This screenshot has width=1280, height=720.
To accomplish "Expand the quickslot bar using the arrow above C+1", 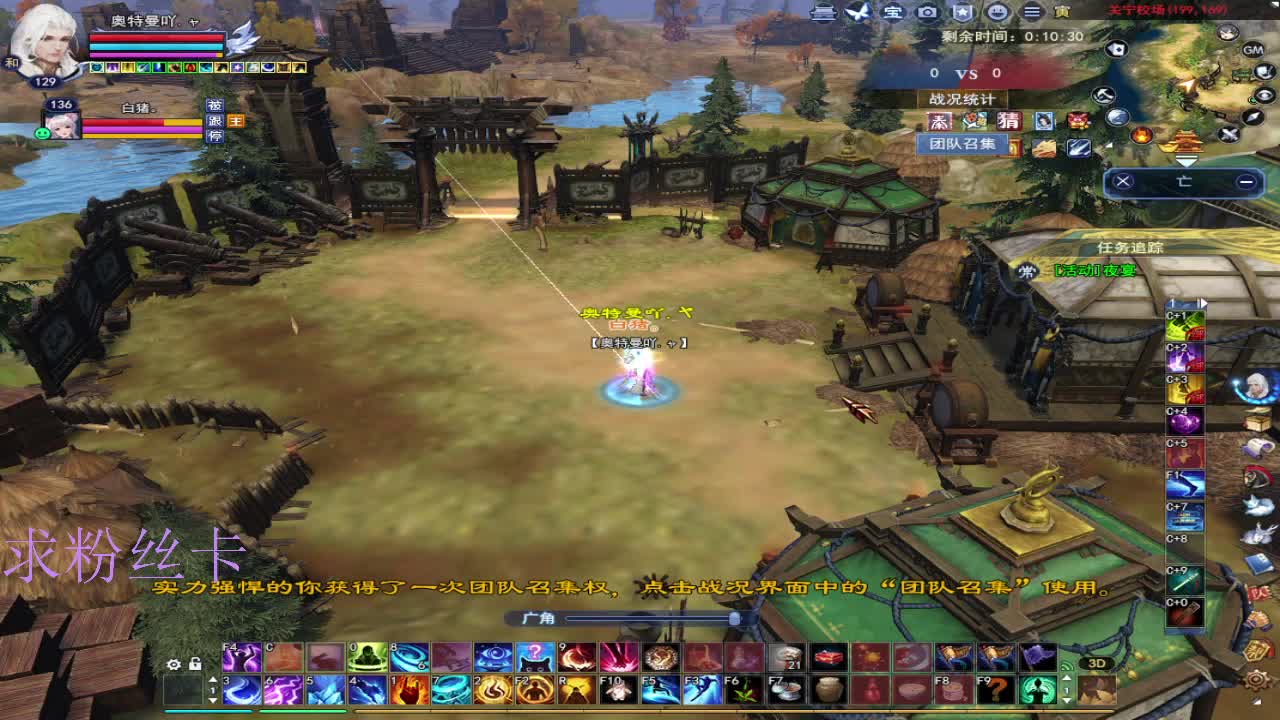I will tap(1204, 303).
